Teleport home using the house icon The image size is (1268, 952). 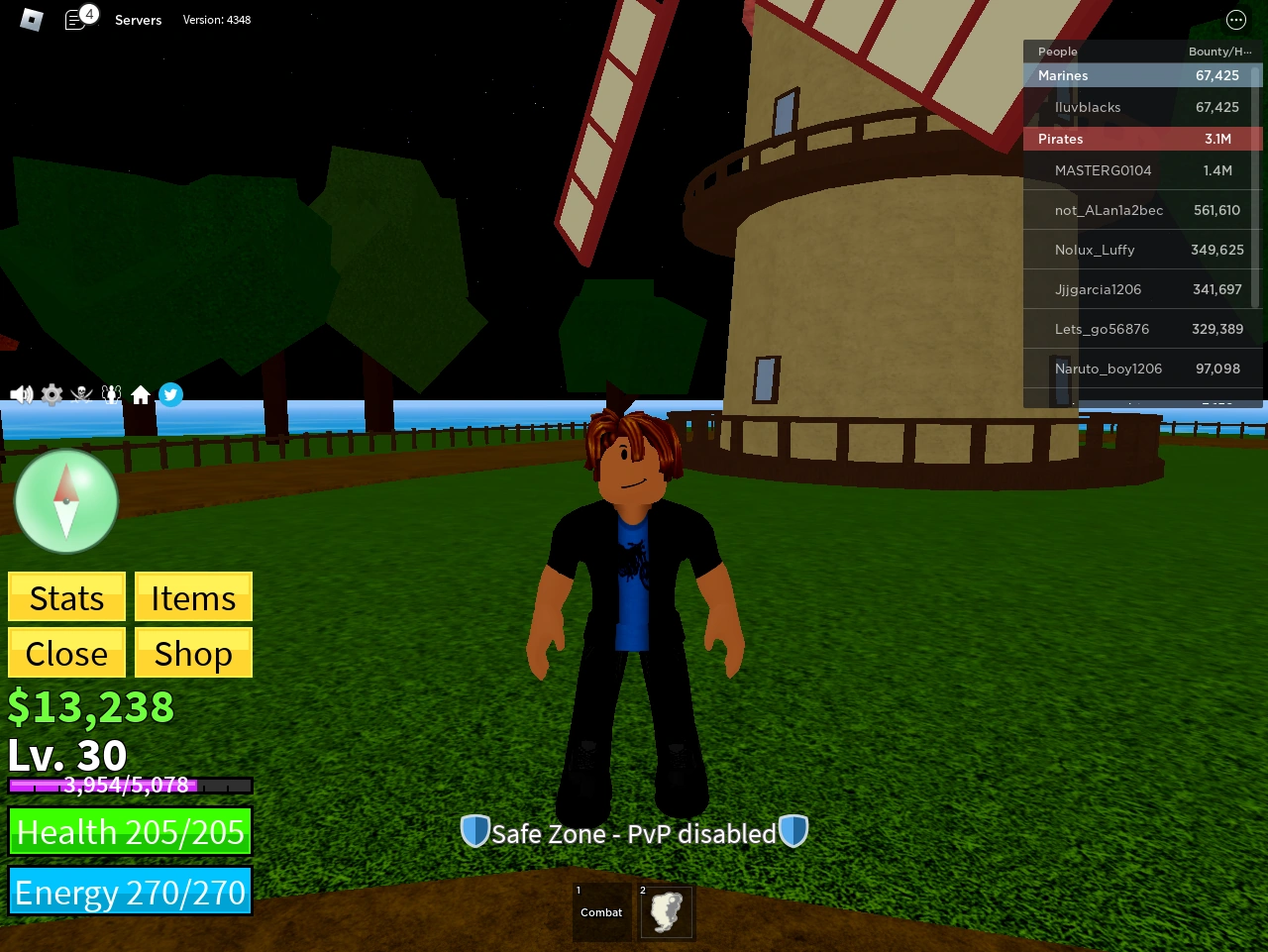tap(141, 394)
